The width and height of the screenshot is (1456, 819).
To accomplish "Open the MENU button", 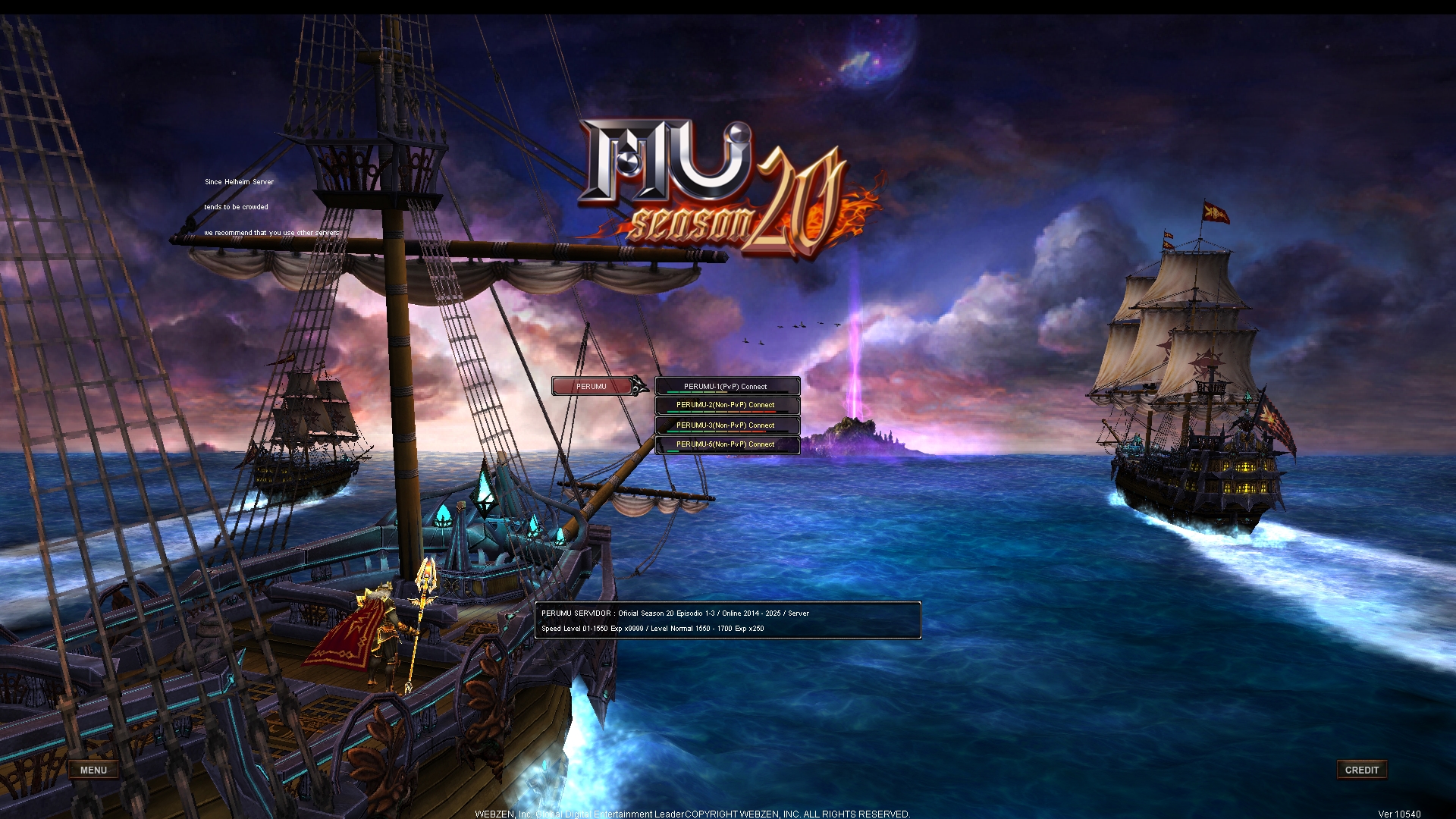I will [93, 770].
